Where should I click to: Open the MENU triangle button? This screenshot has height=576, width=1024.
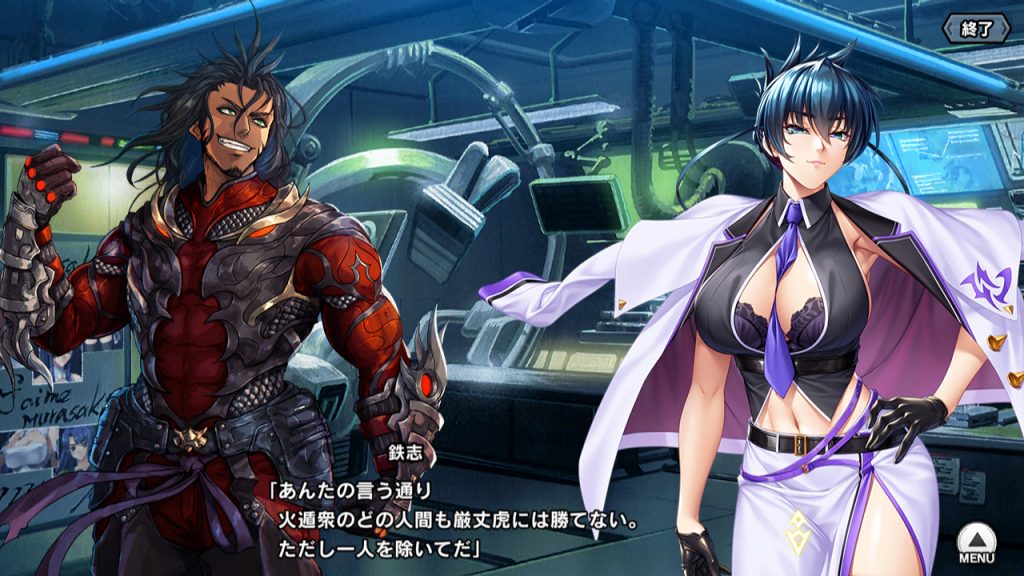(974, 543)
